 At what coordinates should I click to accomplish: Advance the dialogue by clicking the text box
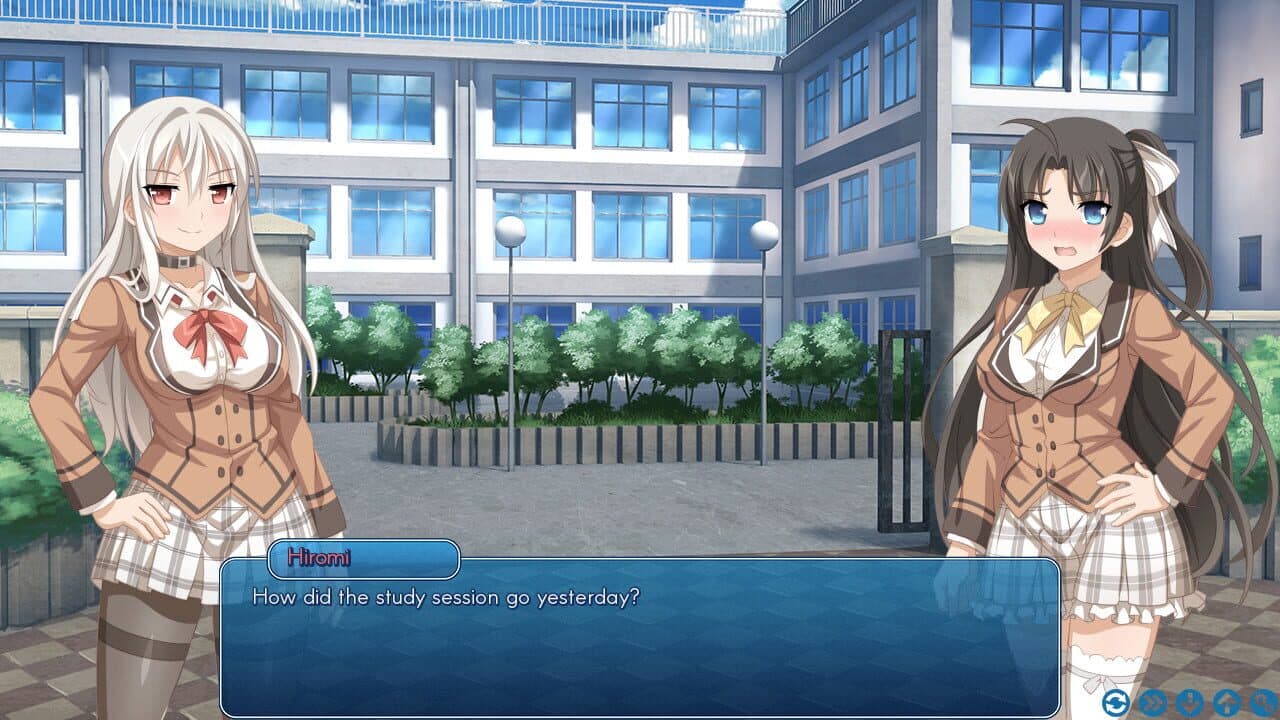640,640
